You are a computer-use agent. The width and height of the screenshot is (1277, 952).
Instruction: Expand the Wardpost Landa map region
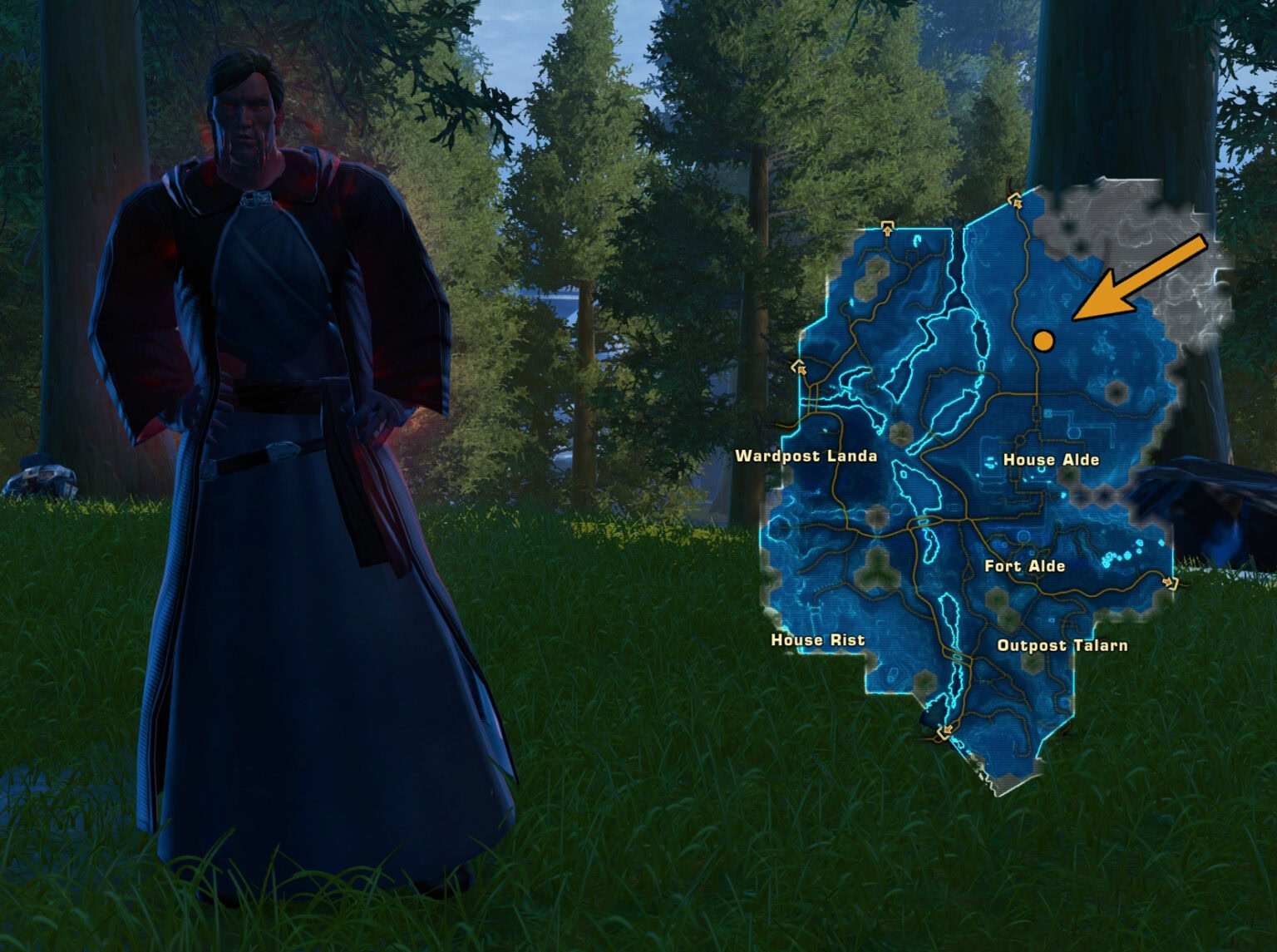point(806,456)
